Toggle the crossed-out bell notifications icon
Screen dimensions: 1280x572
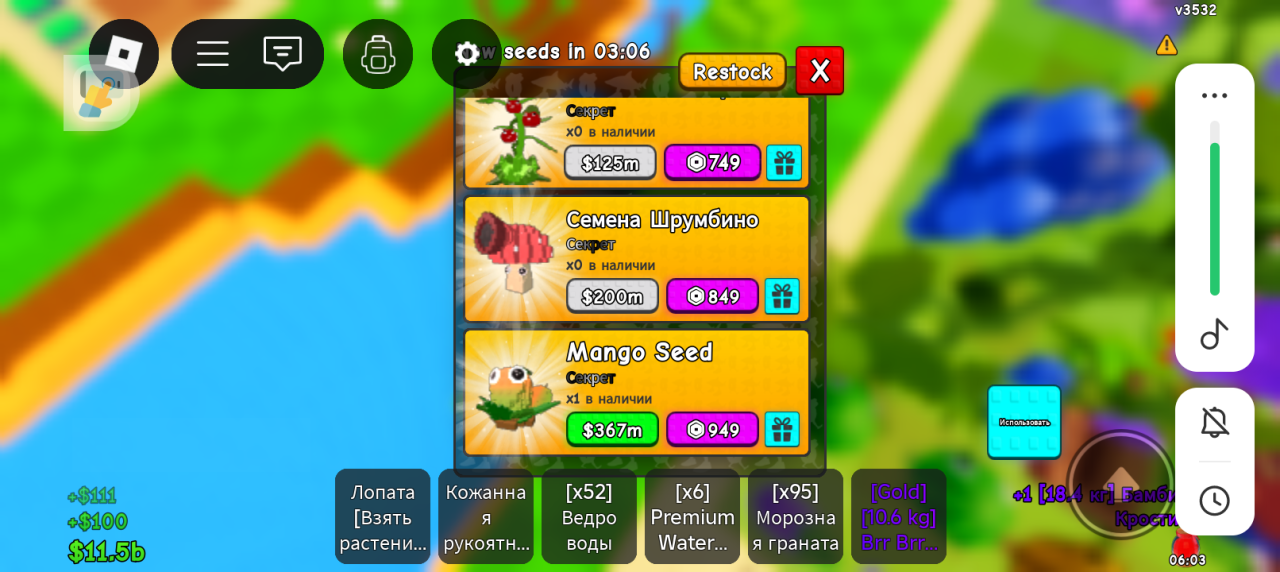pyautogui.click(x=1214, y=423)
